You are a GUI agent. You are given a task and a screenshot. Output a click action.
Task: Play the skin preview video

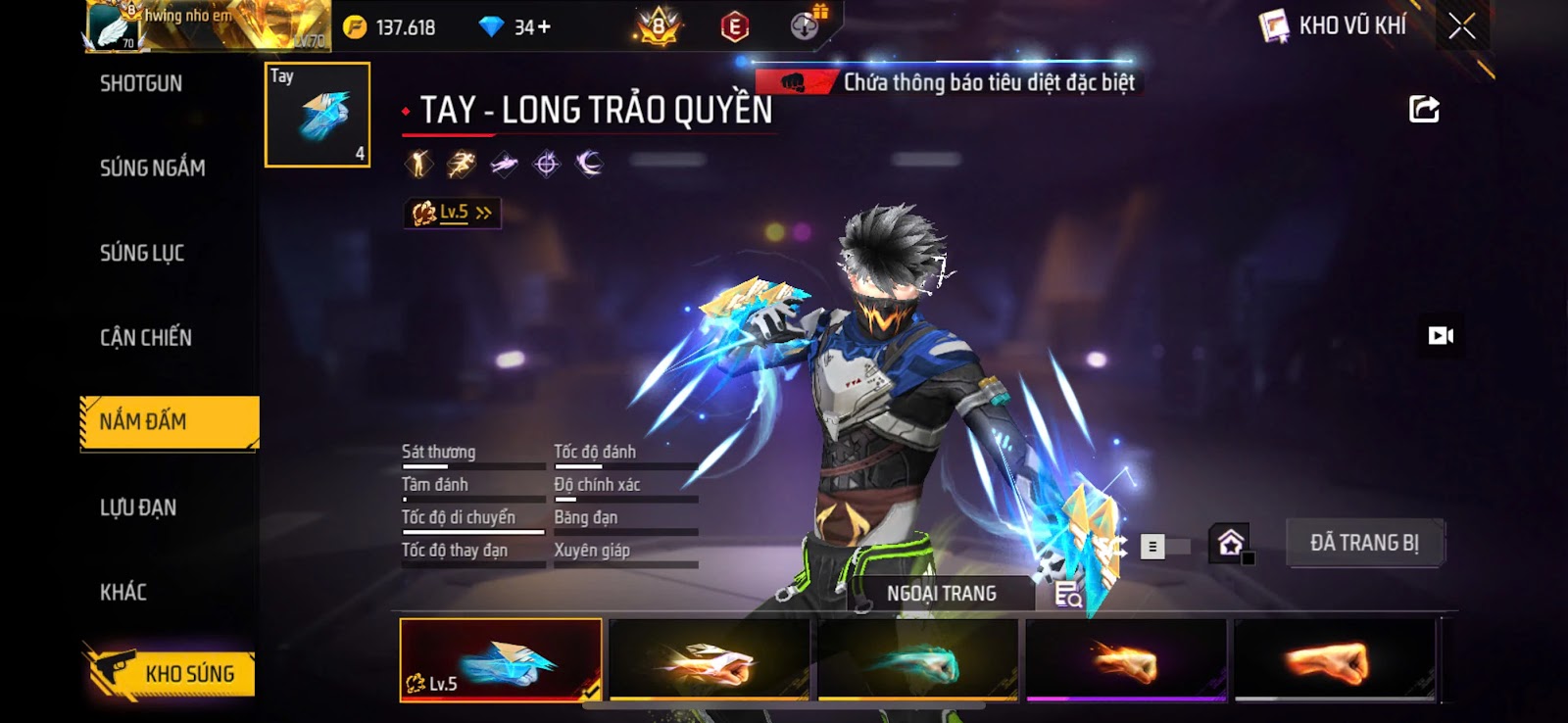pos(1441,336)
